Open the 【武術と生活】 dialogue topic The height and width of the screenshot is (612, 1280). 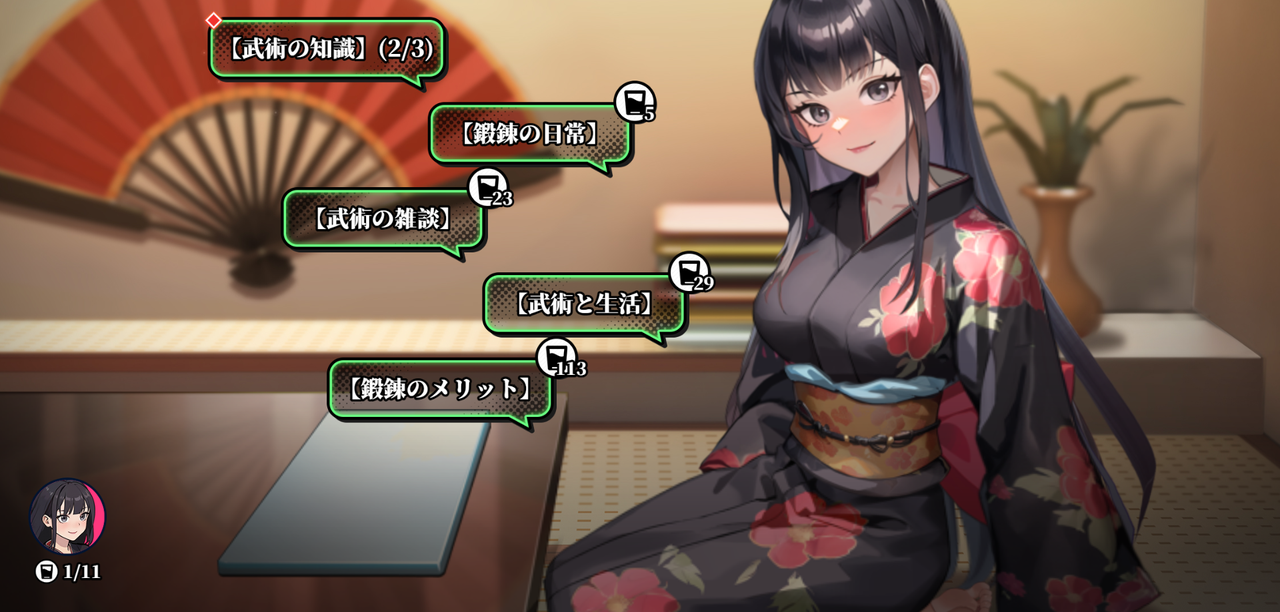coord(585,304)
